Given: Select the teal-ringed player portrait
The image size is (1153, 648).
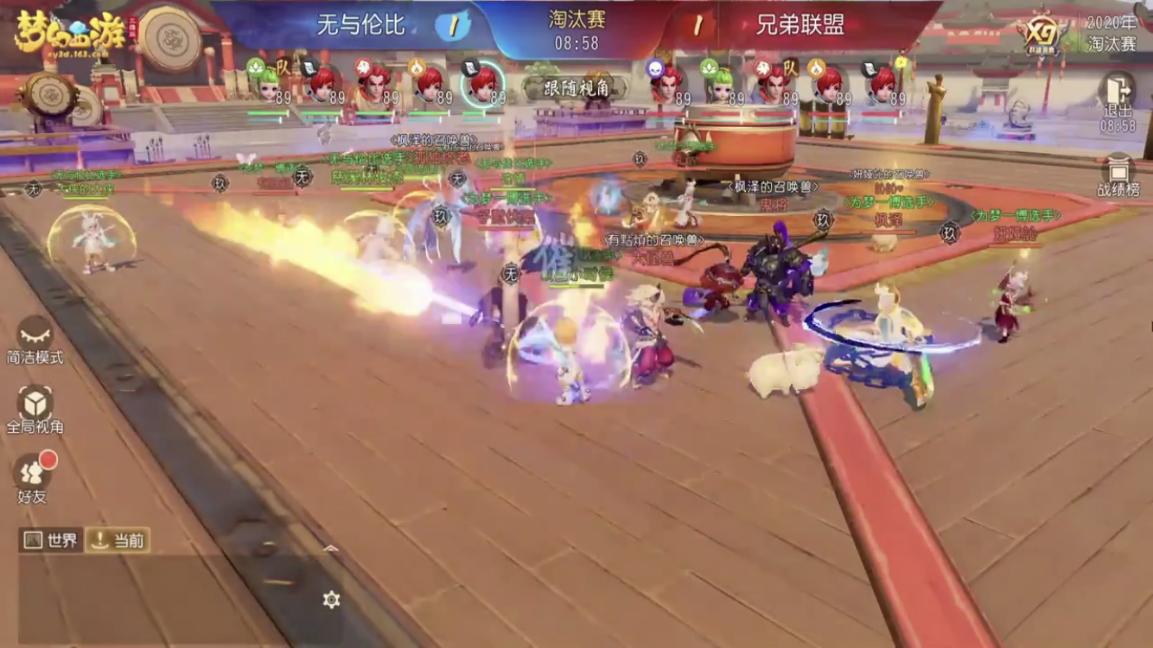Looking at the screenshot, I should coord(483,83).
